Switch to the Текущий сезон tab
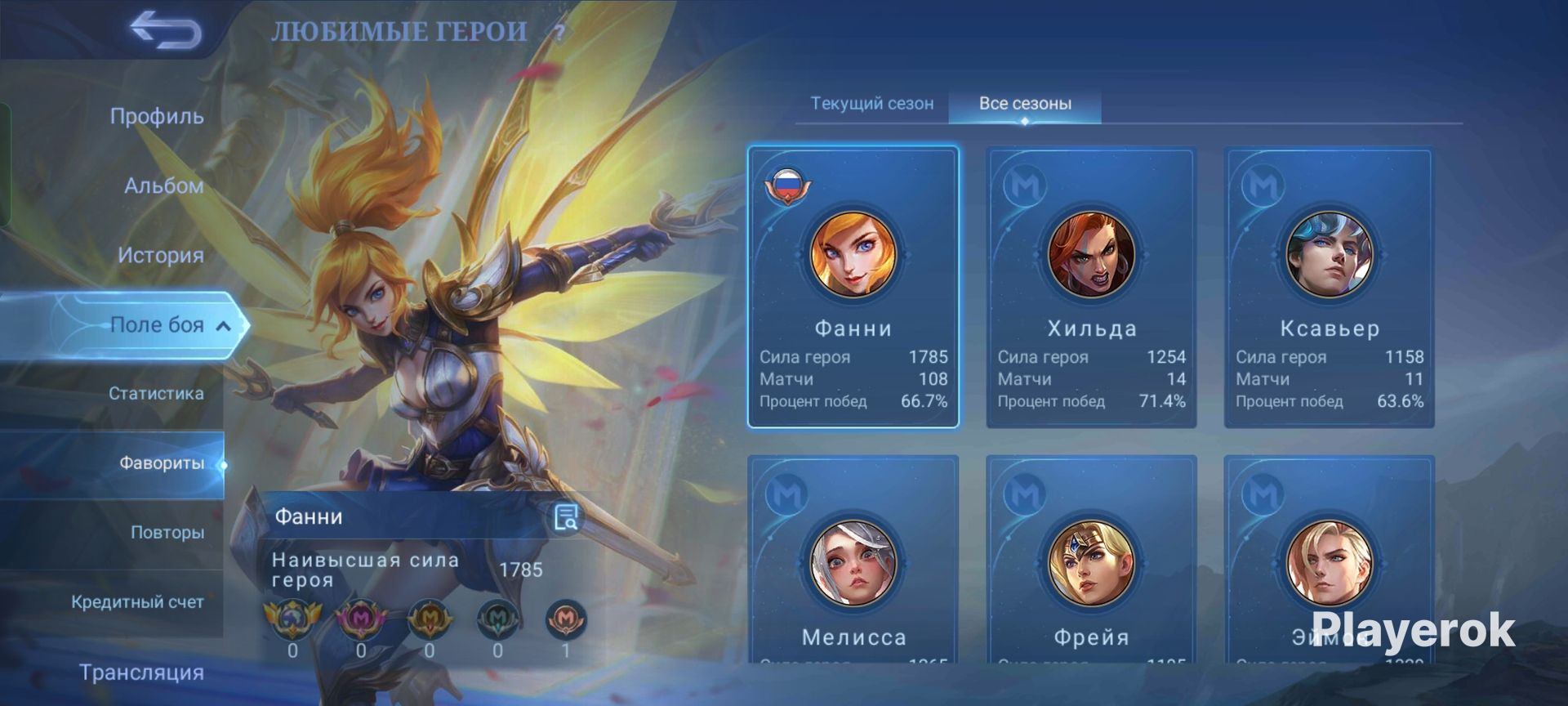The image size is (1568, 706). click(x=871, y=104)
